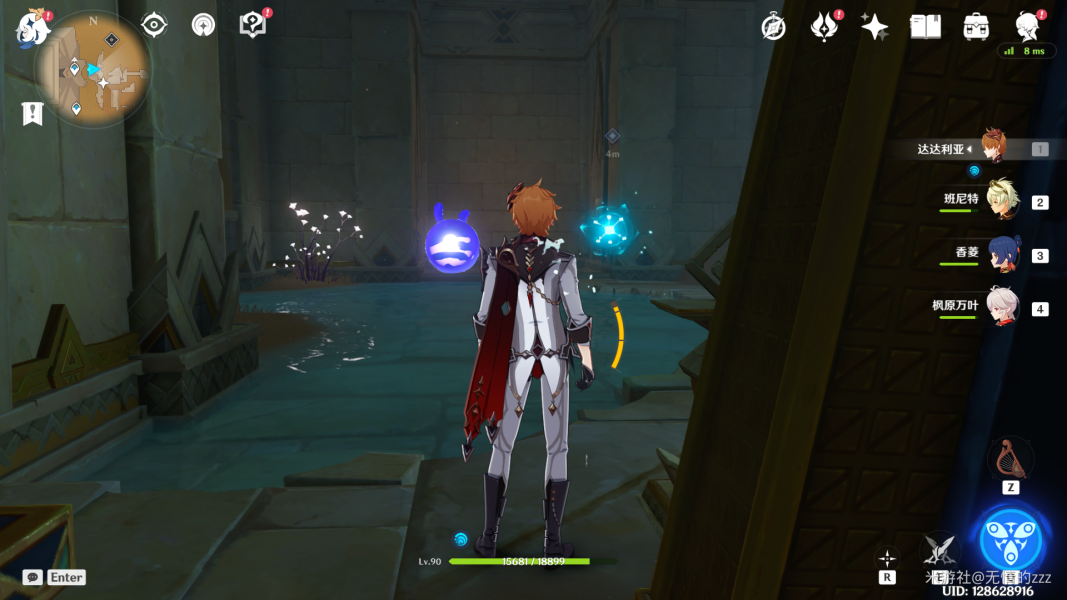This screenshot has height=600, width=1067.
Task: Open the chat speech bubble
Action: 33,577
